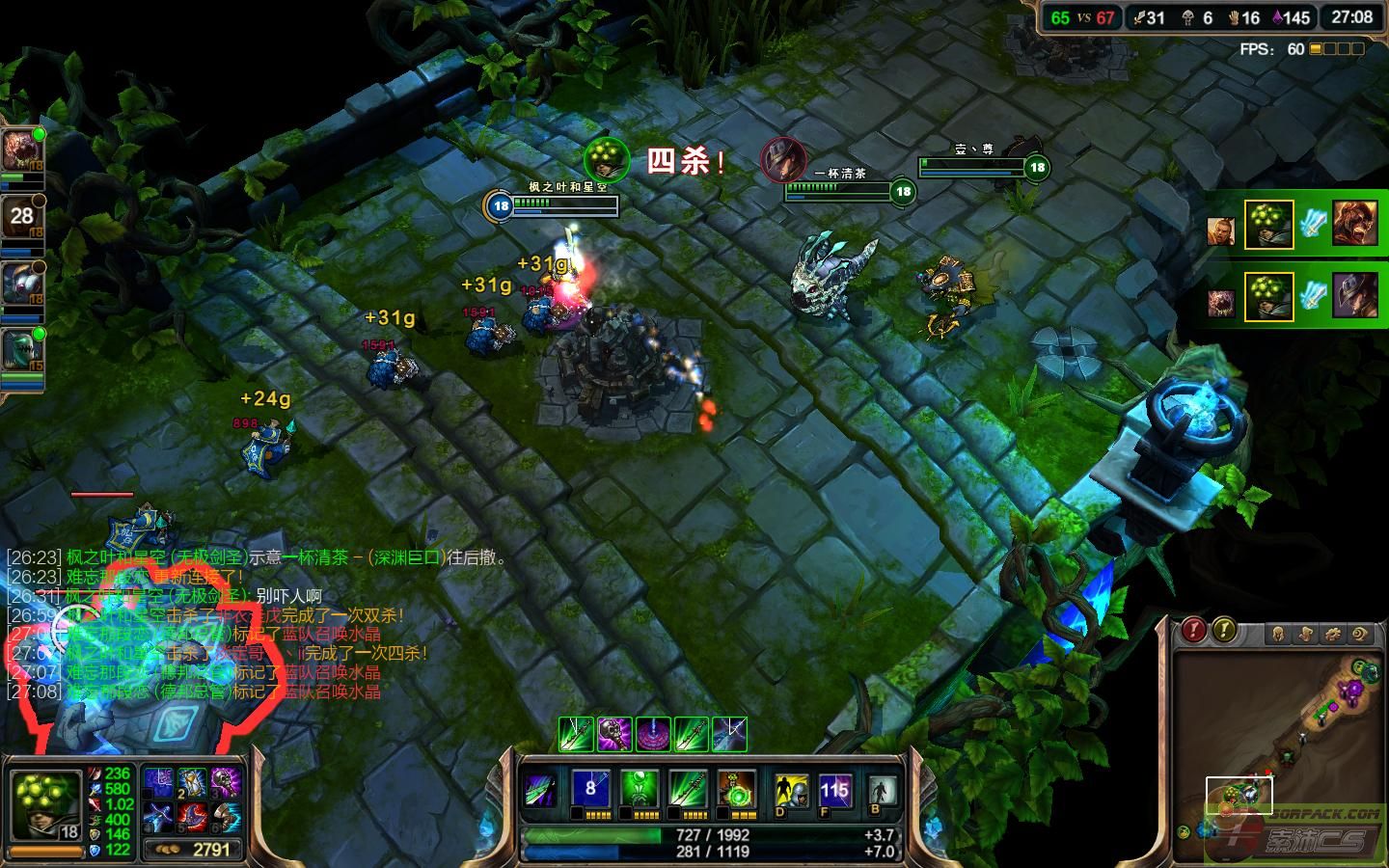The height and width of the screenshot is (868, 1389).
Task: Activate Master Yi's Meditate ability
Action: tap(639, 790)
